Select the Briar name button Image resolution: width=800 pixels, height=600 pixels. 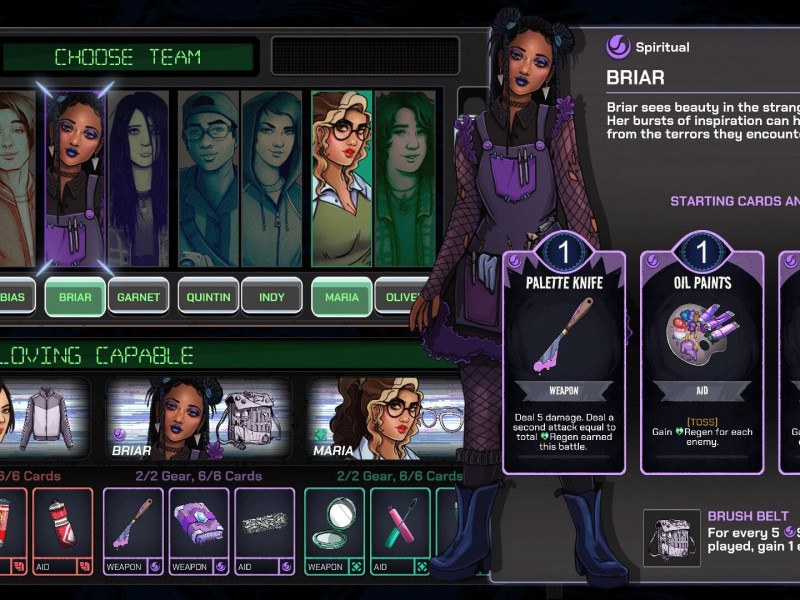(75, 297)
